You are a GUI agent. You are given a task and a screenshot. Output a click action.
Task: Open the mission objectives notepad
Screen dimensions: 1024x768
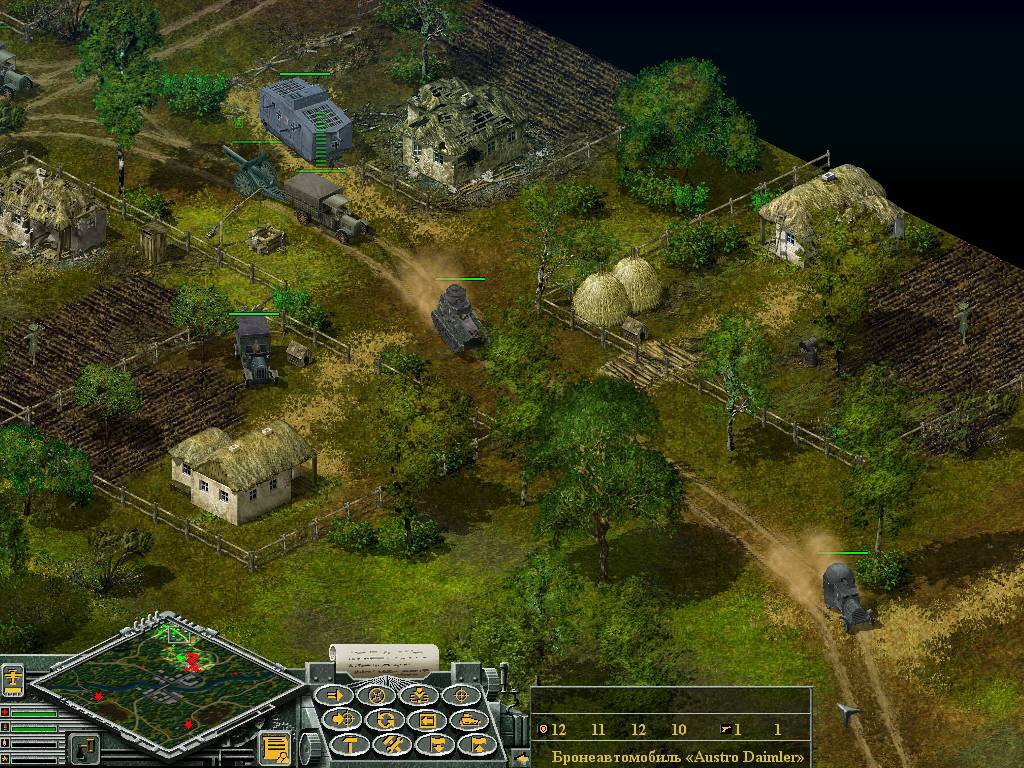(x=275, y=747)
